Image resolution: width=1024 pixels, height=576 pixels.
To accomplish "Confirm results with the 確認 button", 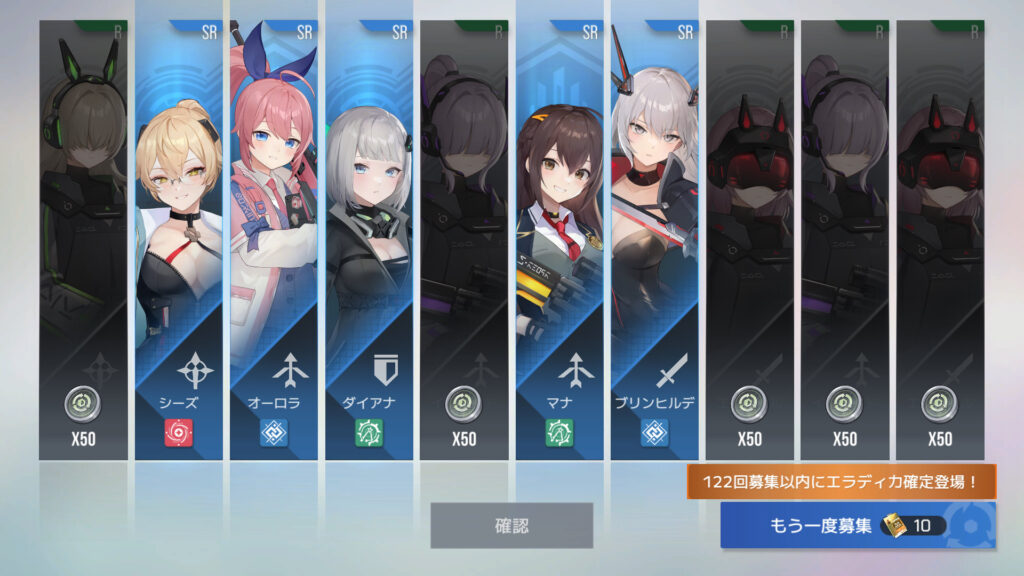I will [x=511, y=525].
